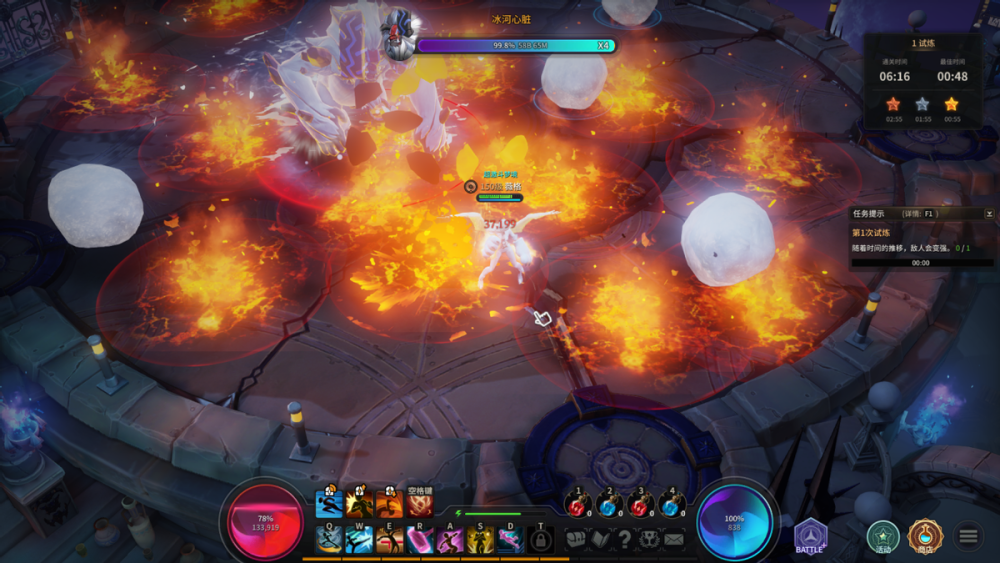Activate the Q skill icon

(x=329, y=540)
